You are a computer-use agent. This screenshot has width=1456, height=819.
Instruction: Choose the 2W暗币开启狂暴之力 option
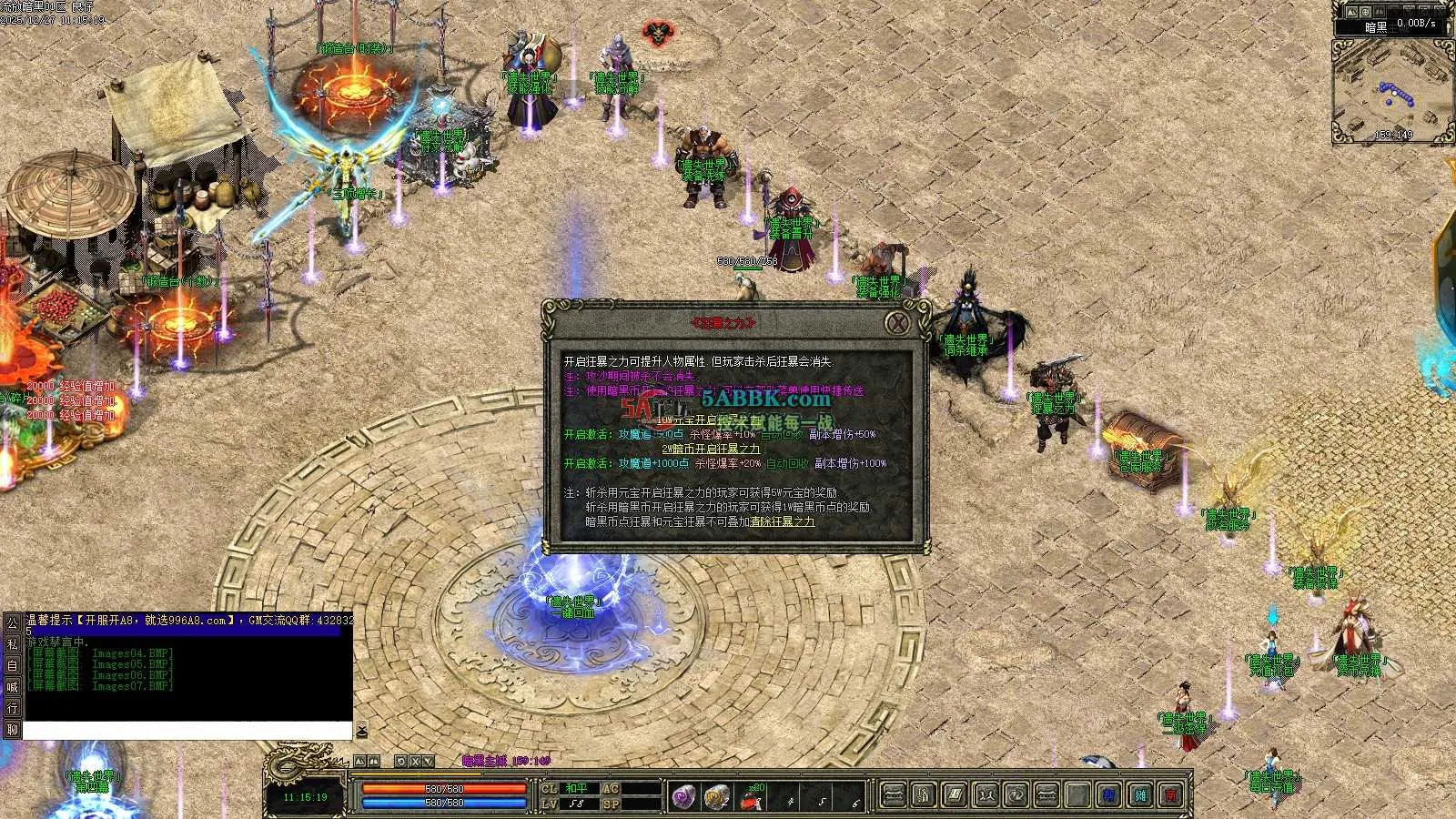pyautogui.click(x=711, y=450)
